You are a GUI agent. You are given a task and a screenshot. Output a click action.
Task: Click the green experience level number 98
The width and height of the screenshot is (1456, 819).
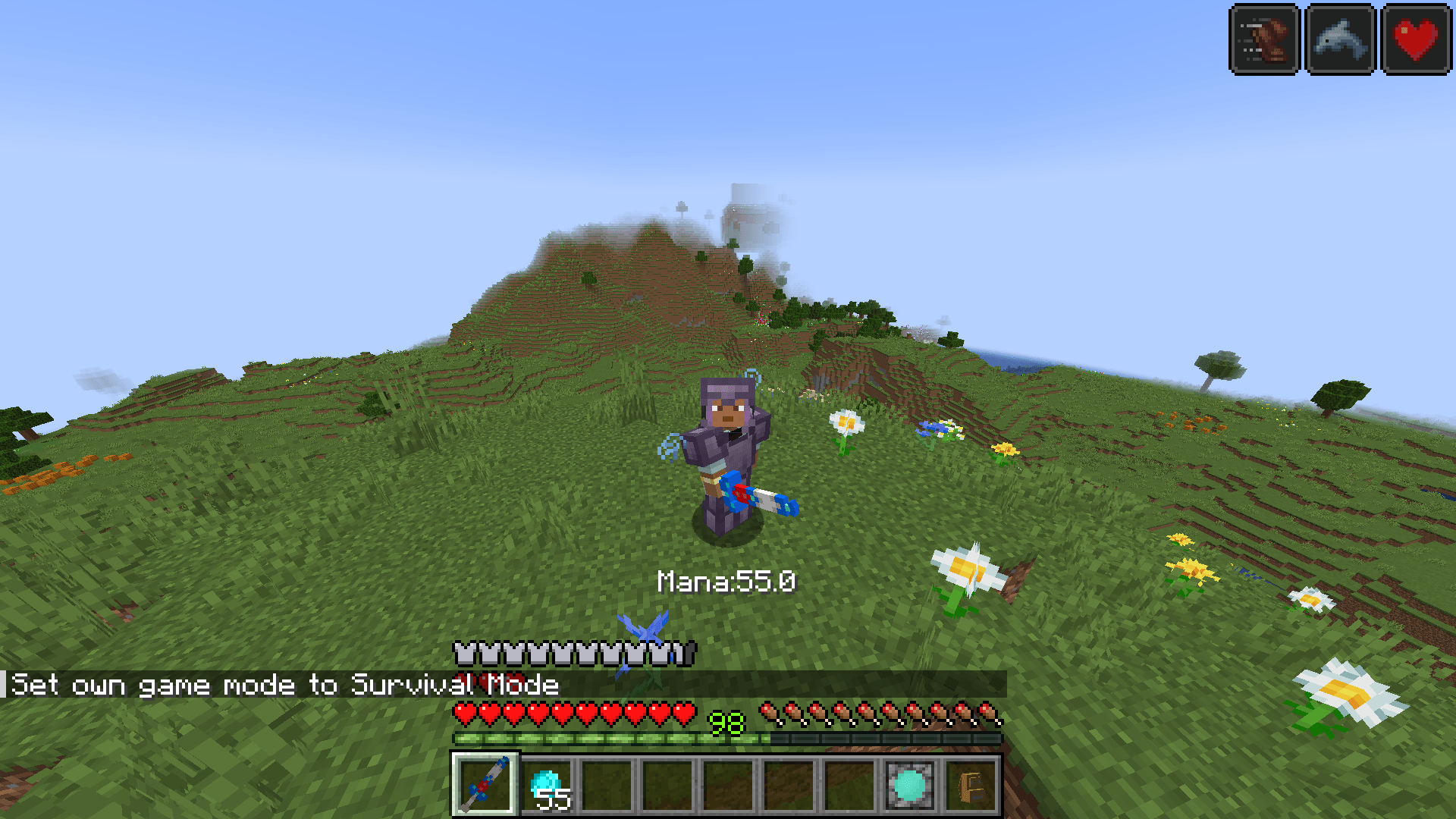tap(726, 720)
